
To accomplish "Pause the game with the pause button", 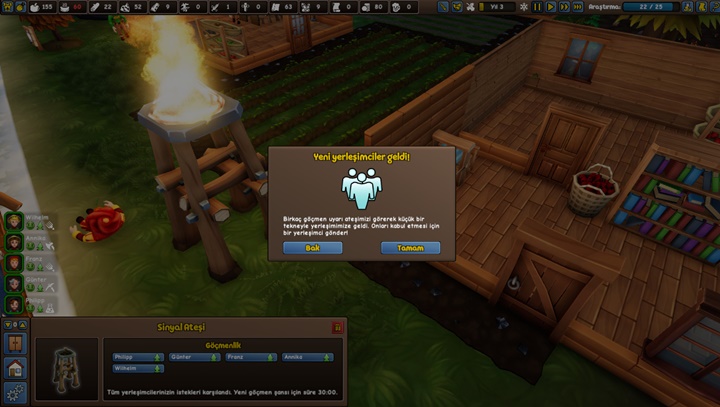I will coord(535,7).
